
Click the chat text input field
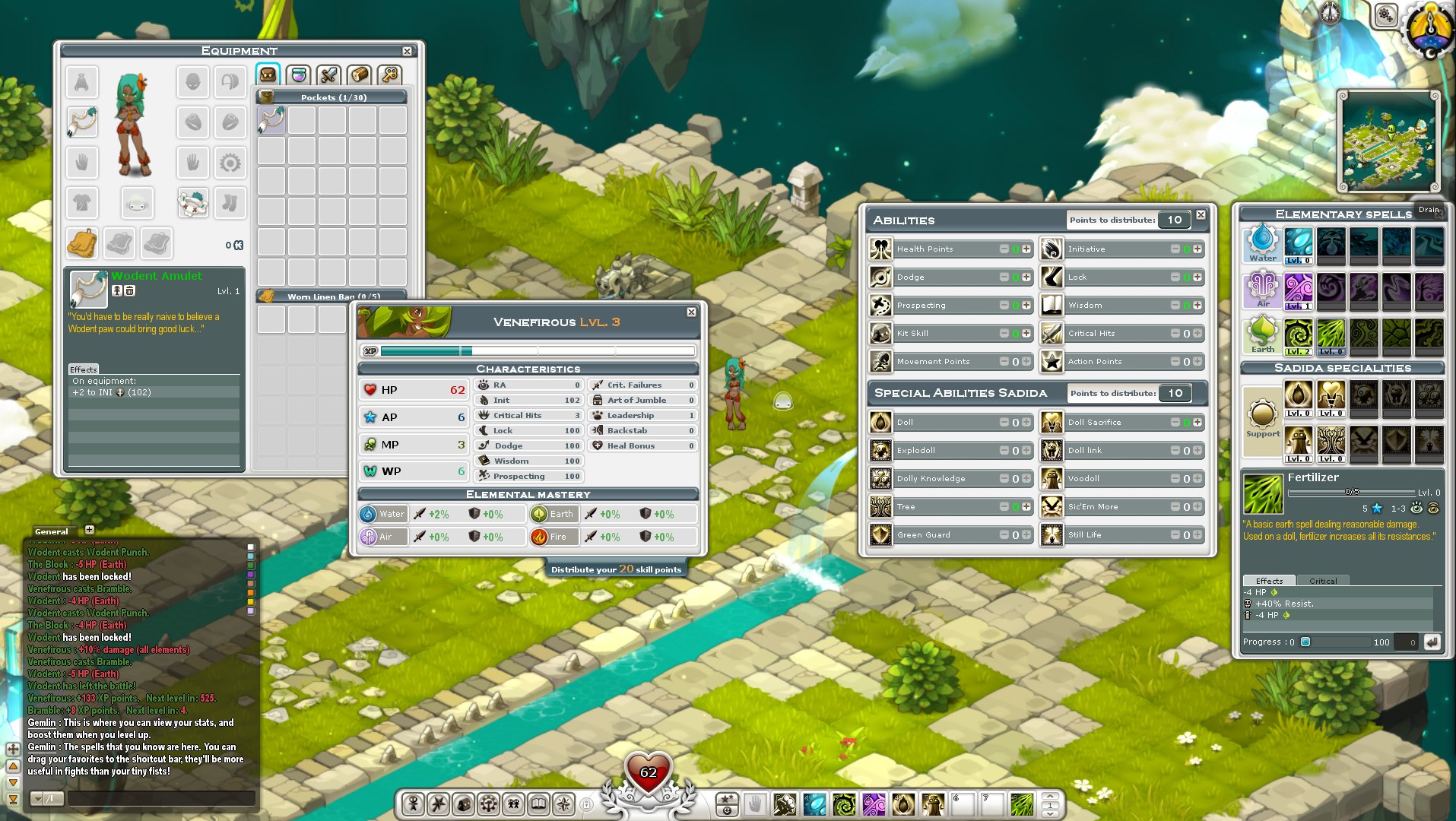pyautogui.click(x=161, y=798)
